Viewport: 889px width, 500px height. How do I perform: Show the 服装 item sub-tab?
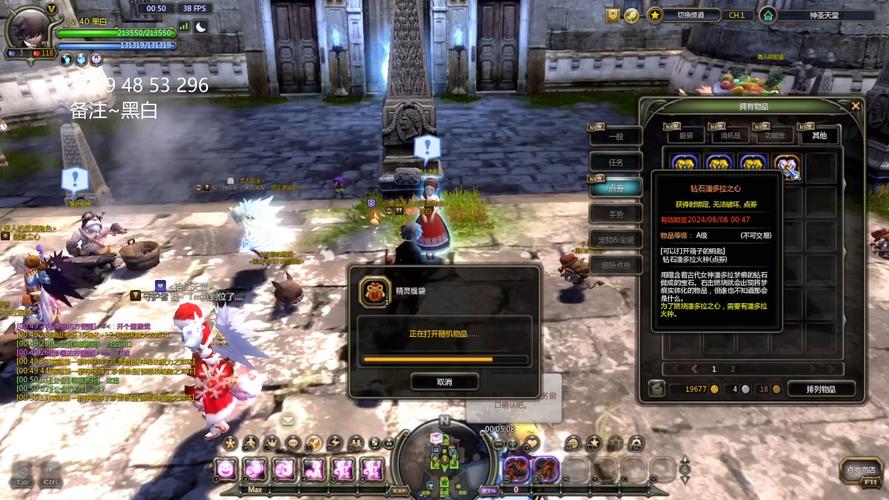pos(686,135)
